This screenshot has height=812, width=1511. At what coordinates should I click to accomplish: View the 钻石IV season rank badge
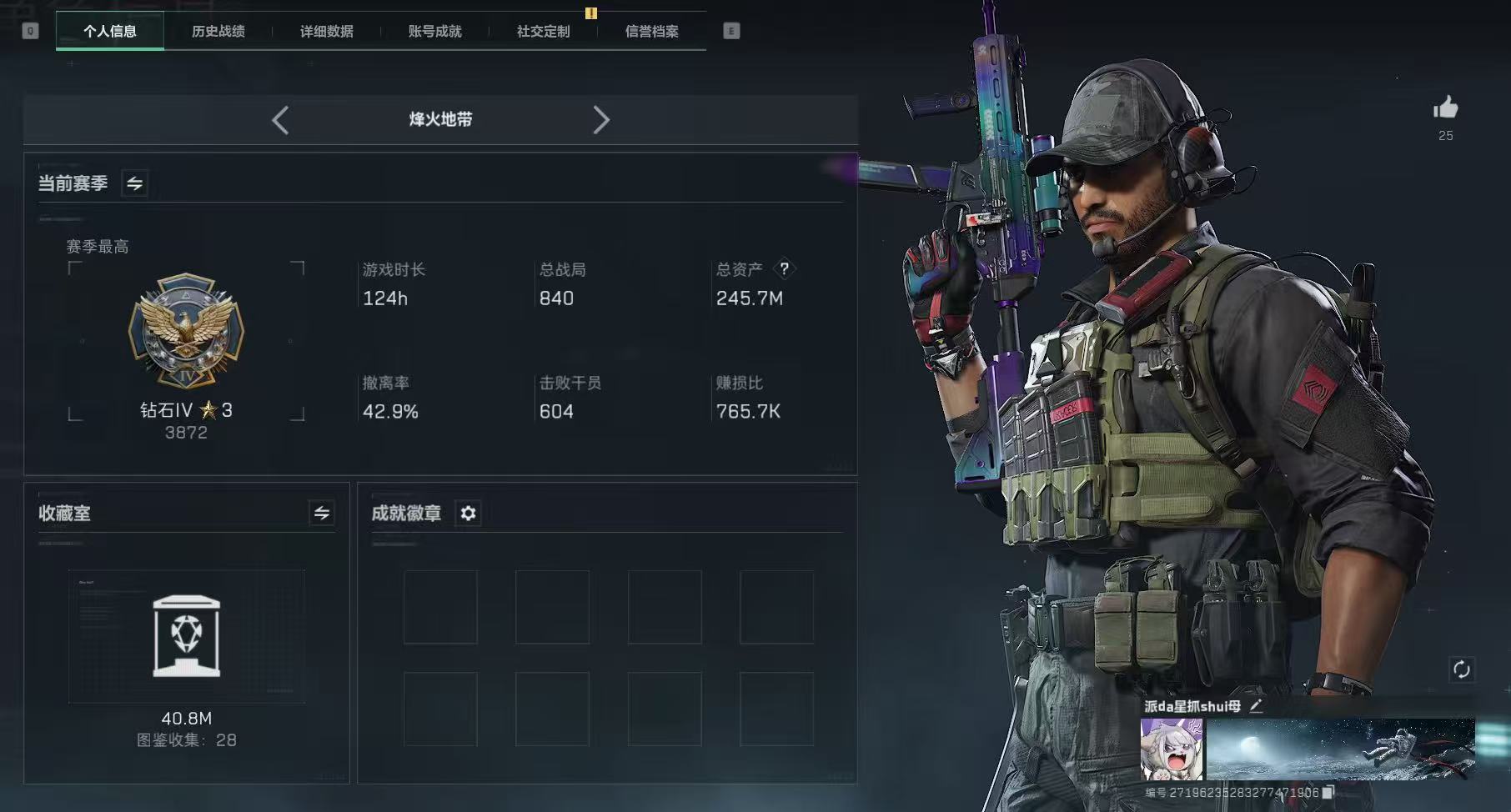(x=186, y=331)
